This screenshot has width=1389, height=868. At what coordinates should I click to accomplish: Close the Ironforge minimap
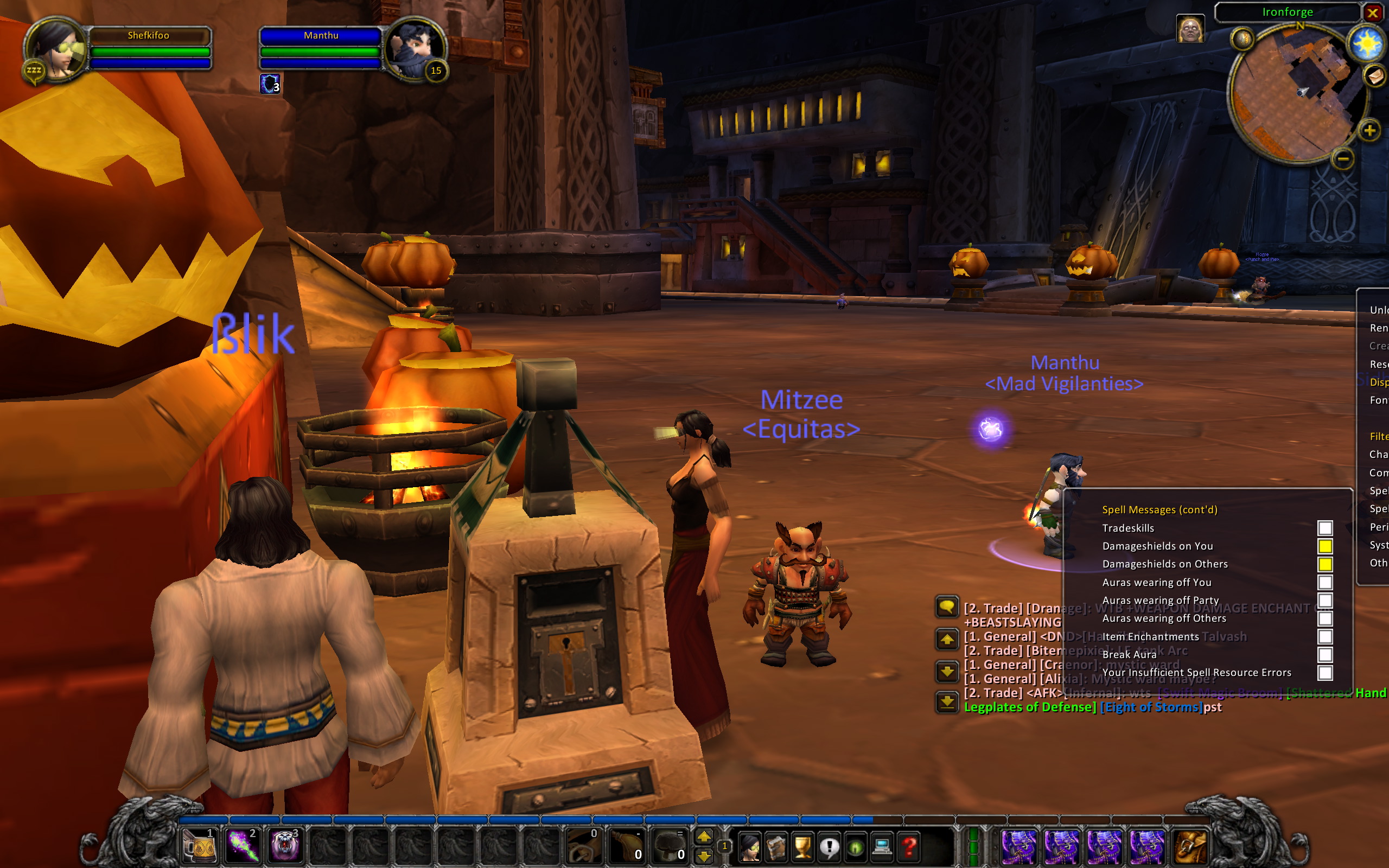coord(1372,12)
